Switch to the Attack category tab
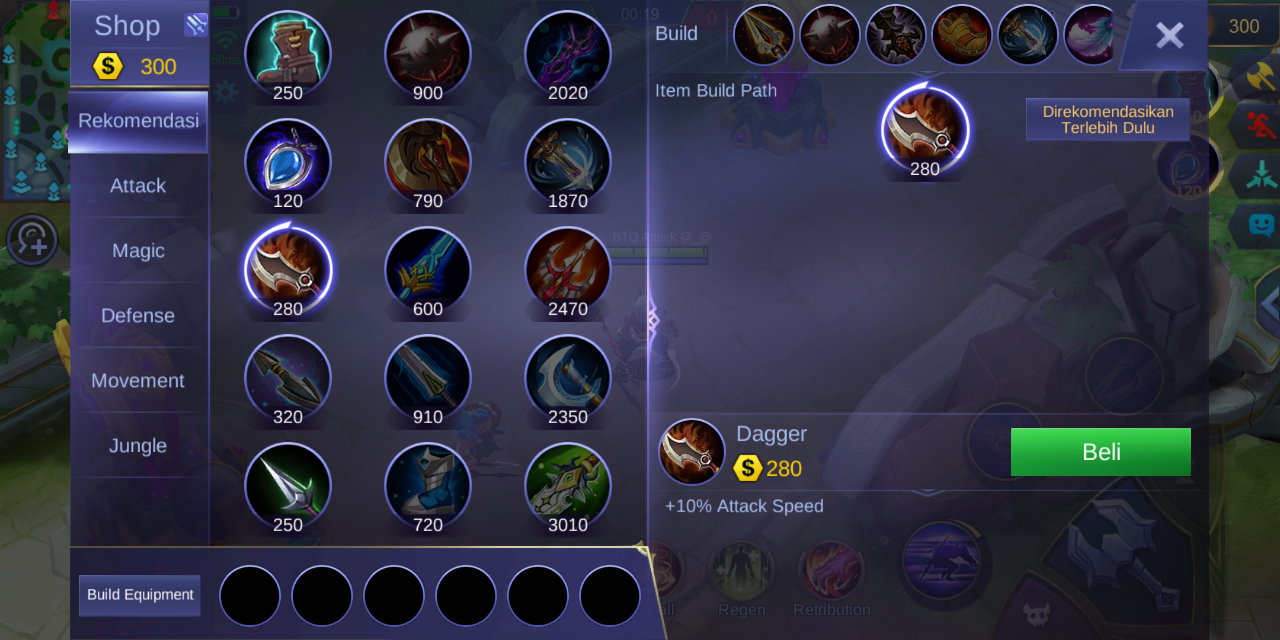 coord(138,186)
